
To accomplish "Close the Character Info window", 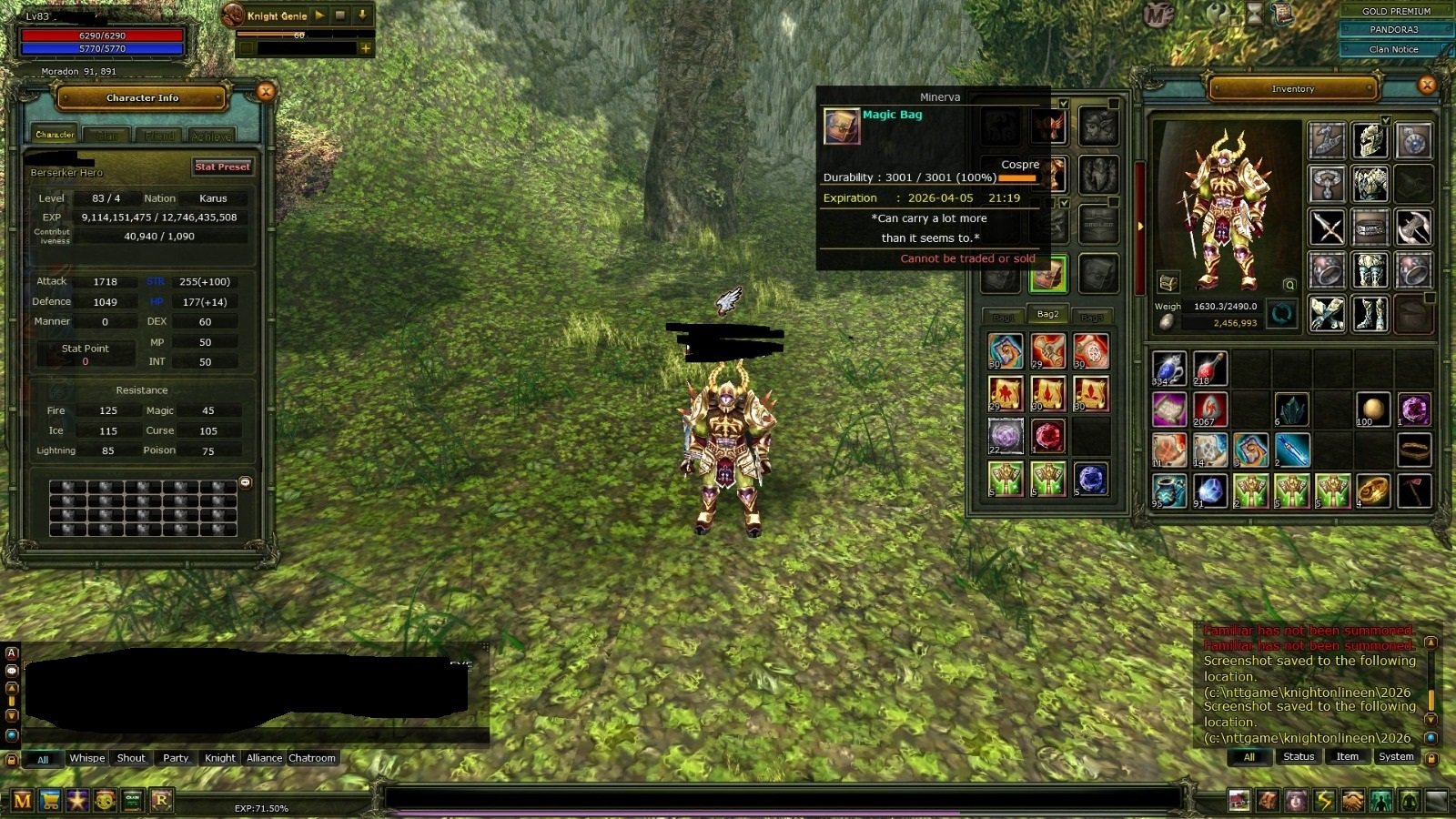I will 266,92.
